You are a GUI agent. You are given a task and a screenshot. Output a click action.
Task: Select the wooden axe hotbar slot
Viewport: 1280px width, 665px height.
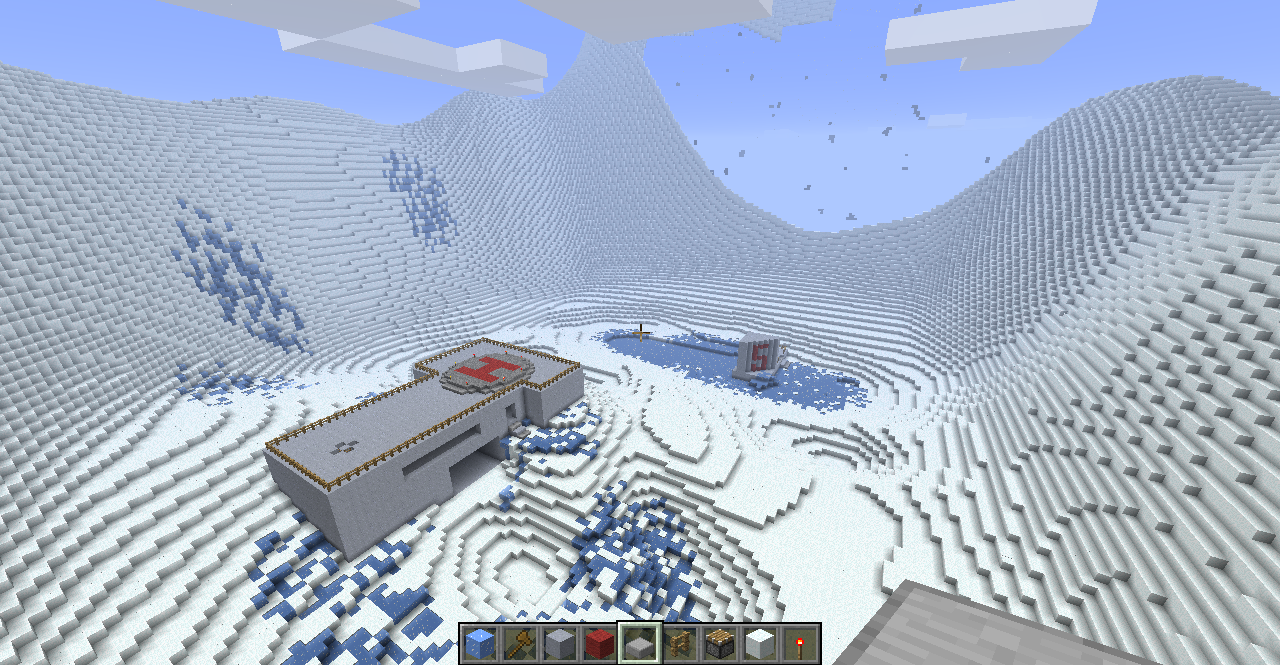(x=520, y=643)
